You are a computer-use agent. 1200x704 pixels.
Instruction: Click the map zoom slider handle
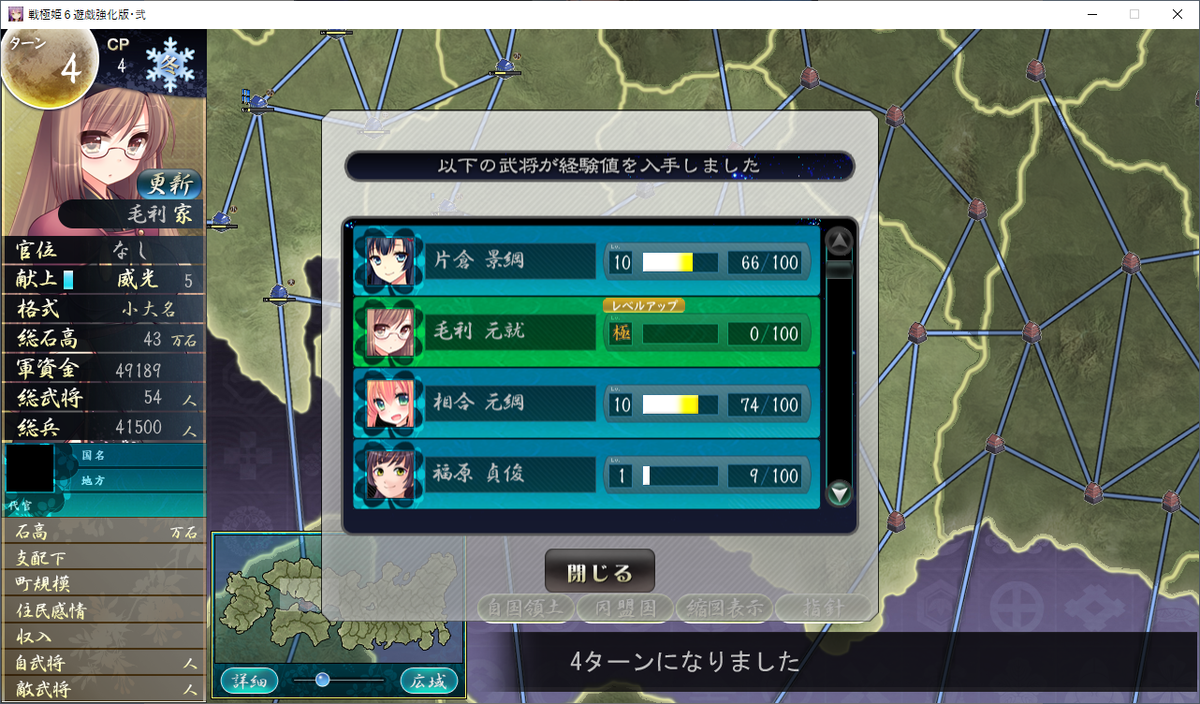click(322, 680)
